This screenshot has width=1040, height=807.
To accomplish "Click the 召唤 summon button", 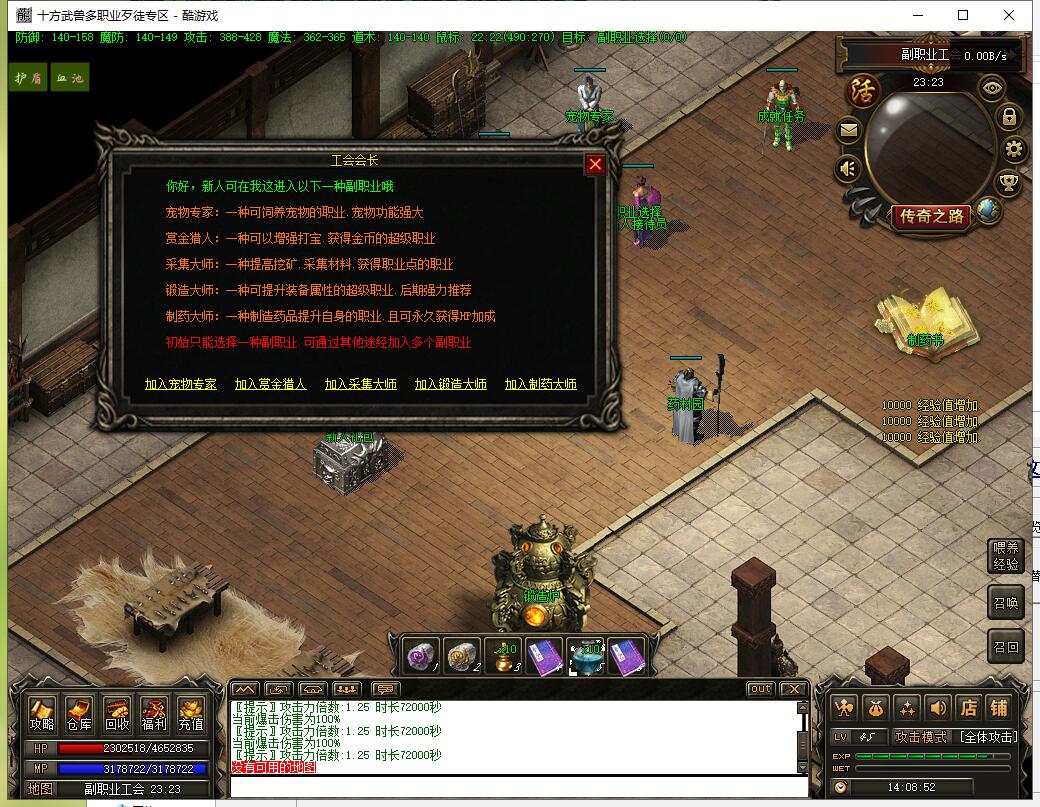I will pos(1006,603).
